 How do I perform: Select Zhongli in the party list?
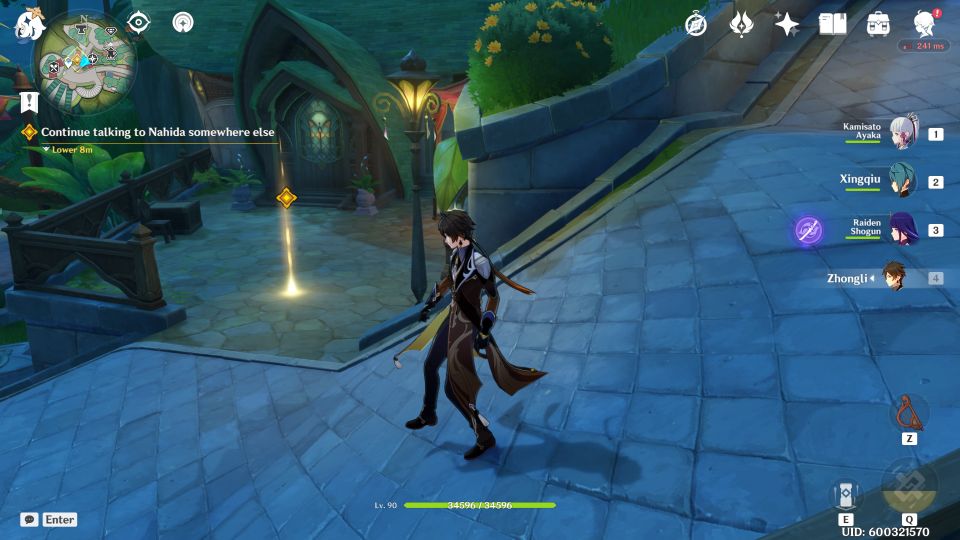[x=893, y=277]
